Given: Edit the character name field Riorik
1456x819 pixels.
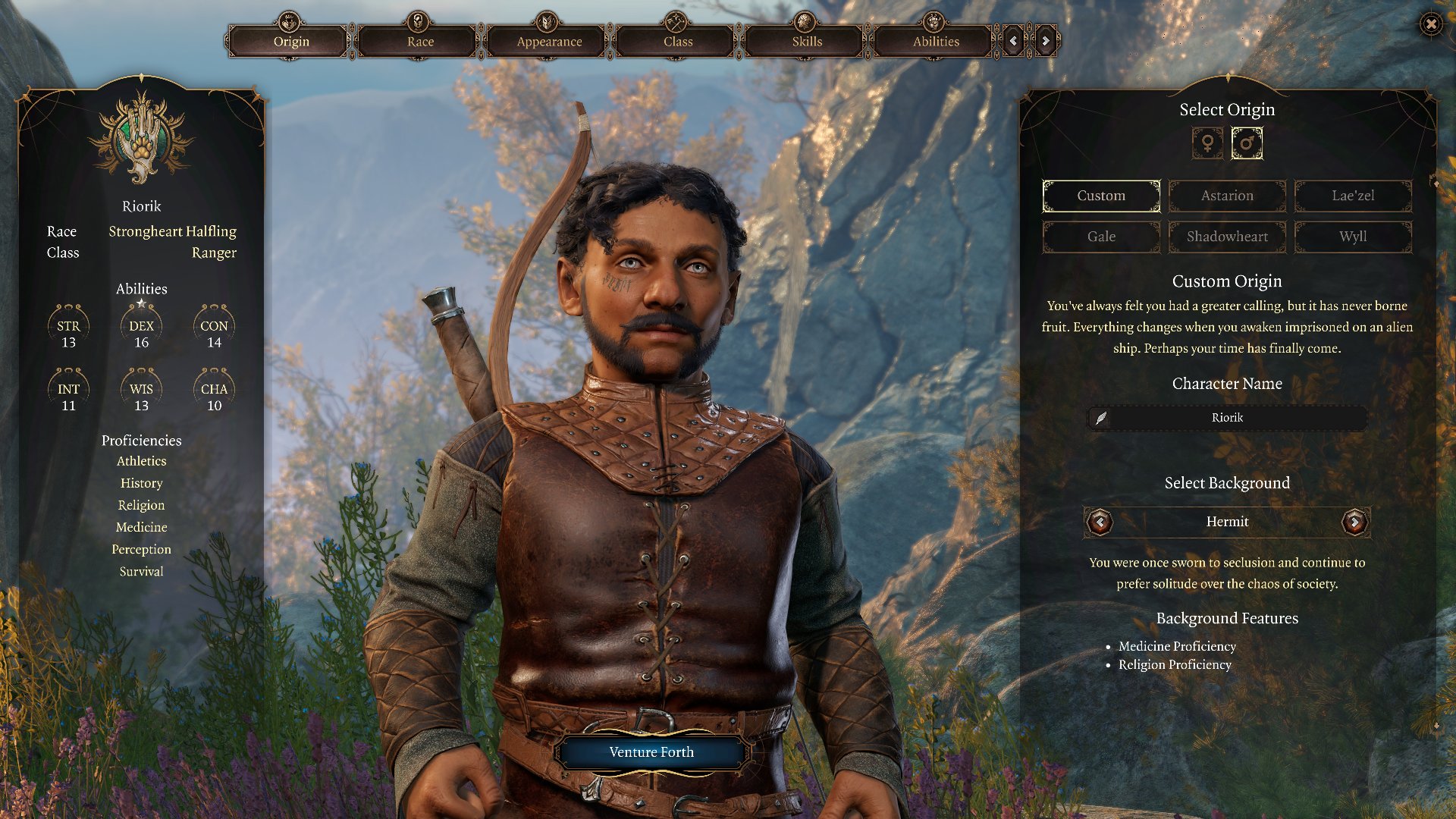Looking at the screenshot, I should click(x=1227, y=418).
